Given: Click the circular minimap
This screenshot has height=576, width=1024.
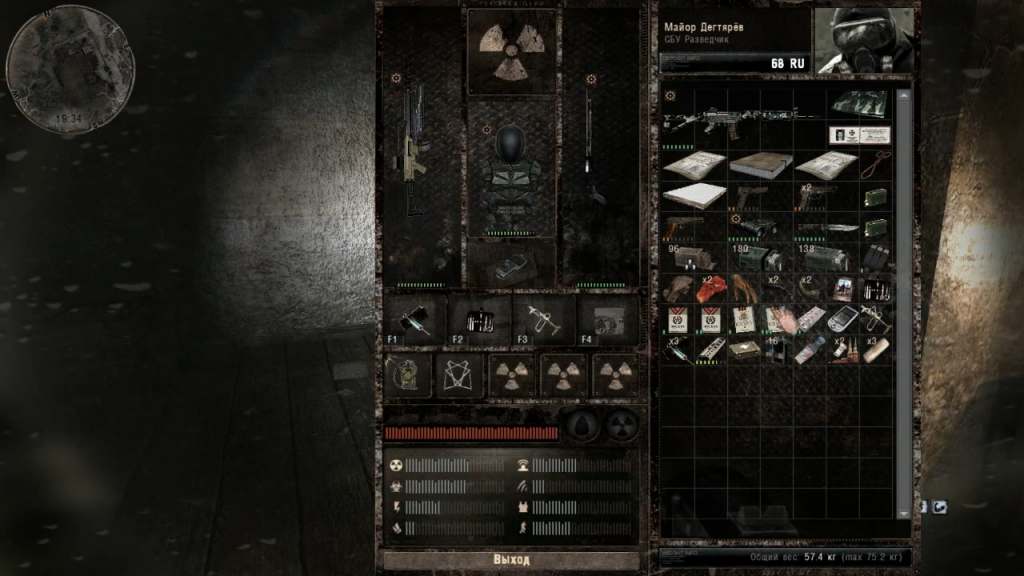Looking at the screenshot, I should [70, 68].
